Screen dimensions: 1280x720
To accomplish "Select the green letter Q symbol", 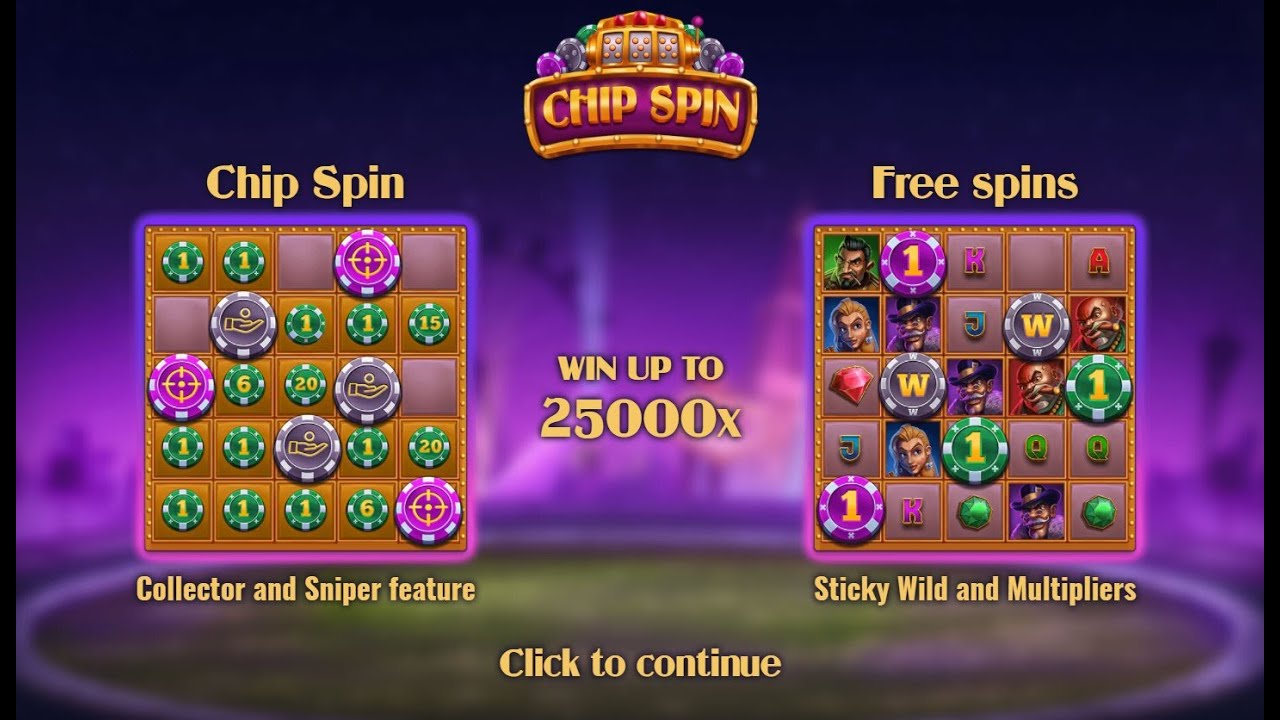I will (x=1037, y=446).
